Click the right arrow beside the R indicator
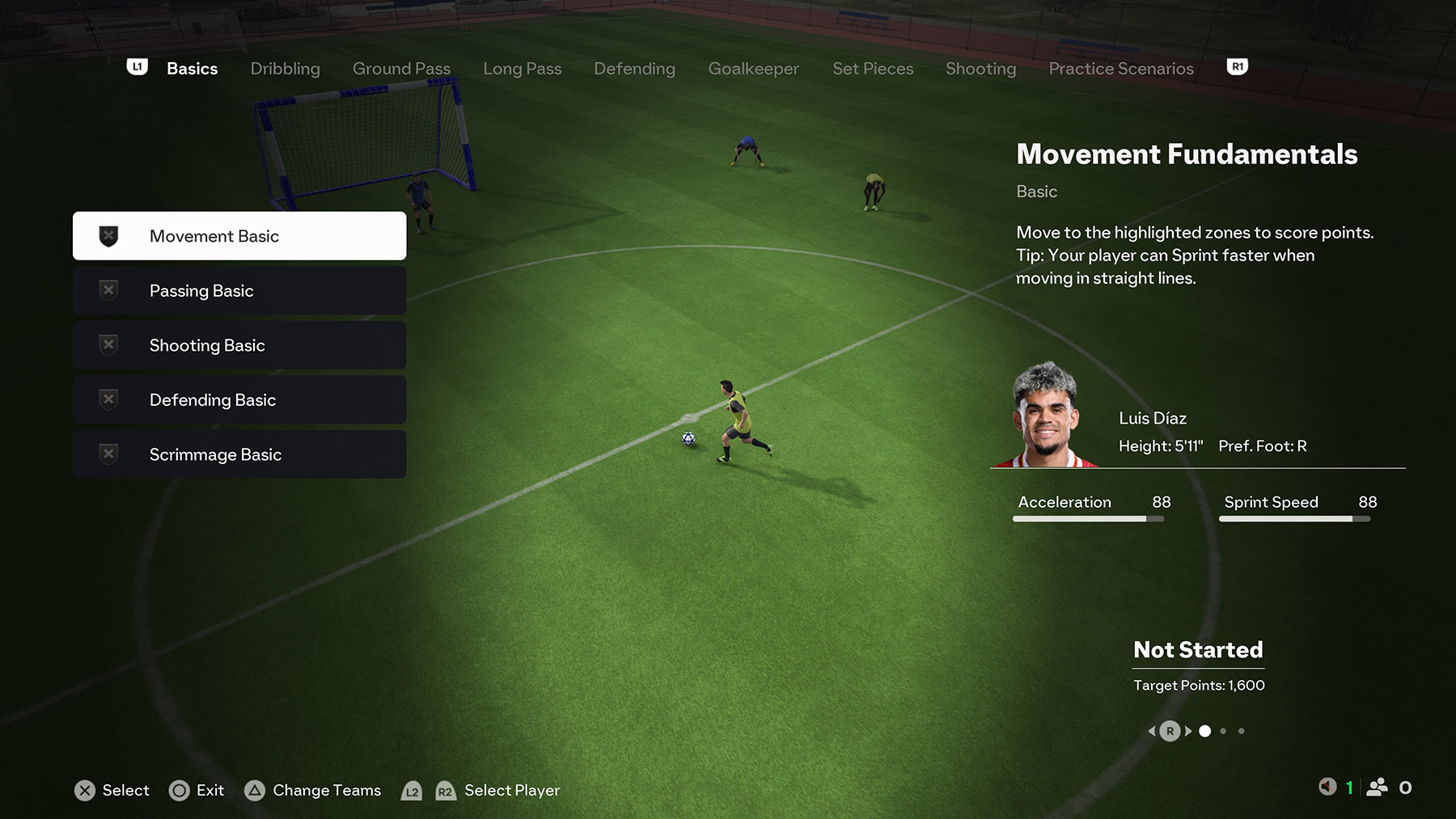1456x819 pixels. (1187, 730)
